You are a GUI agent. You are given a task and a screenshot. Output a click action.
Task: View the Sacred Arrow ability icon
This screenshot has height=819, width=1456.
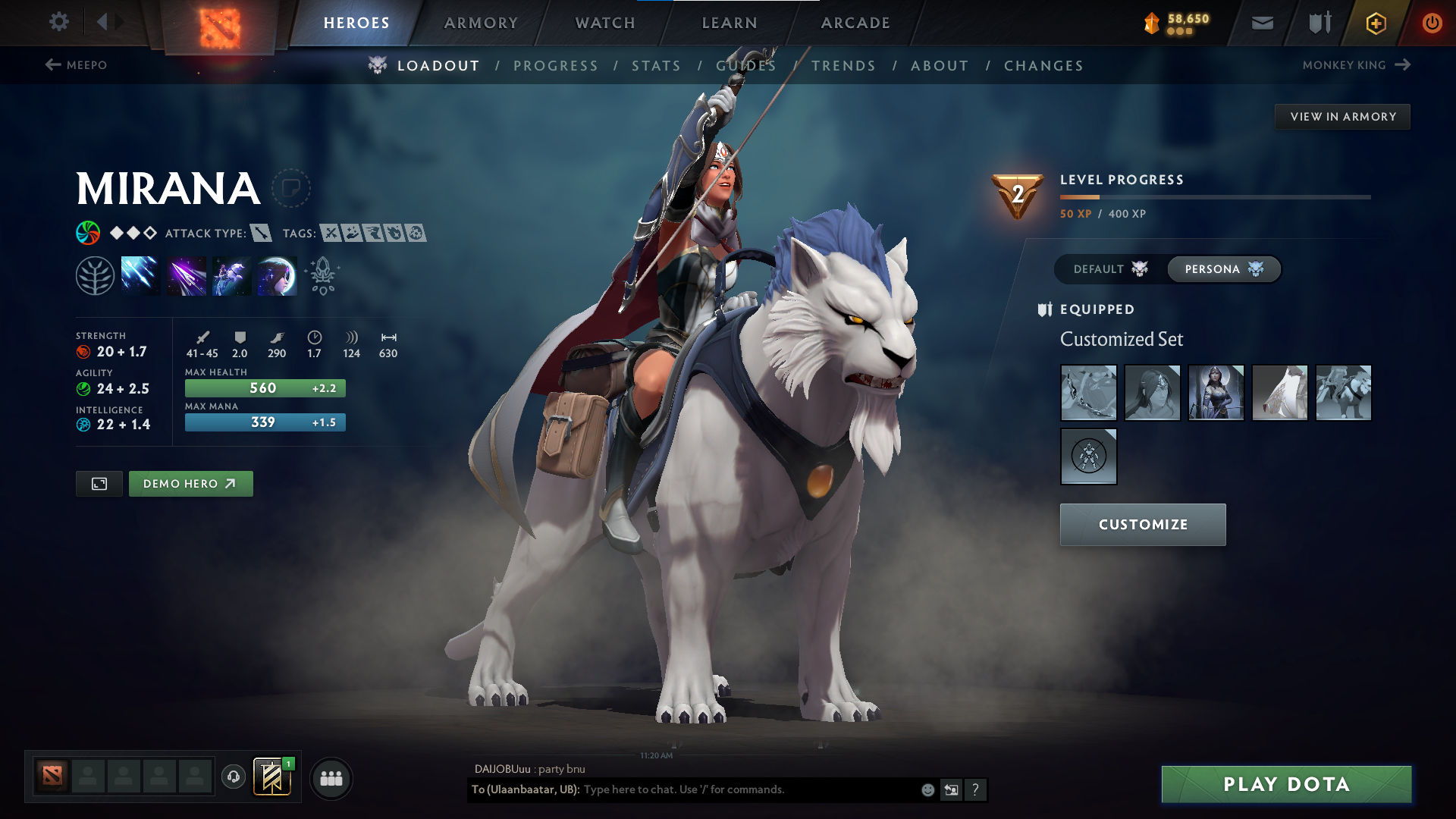tap(186, 275)
